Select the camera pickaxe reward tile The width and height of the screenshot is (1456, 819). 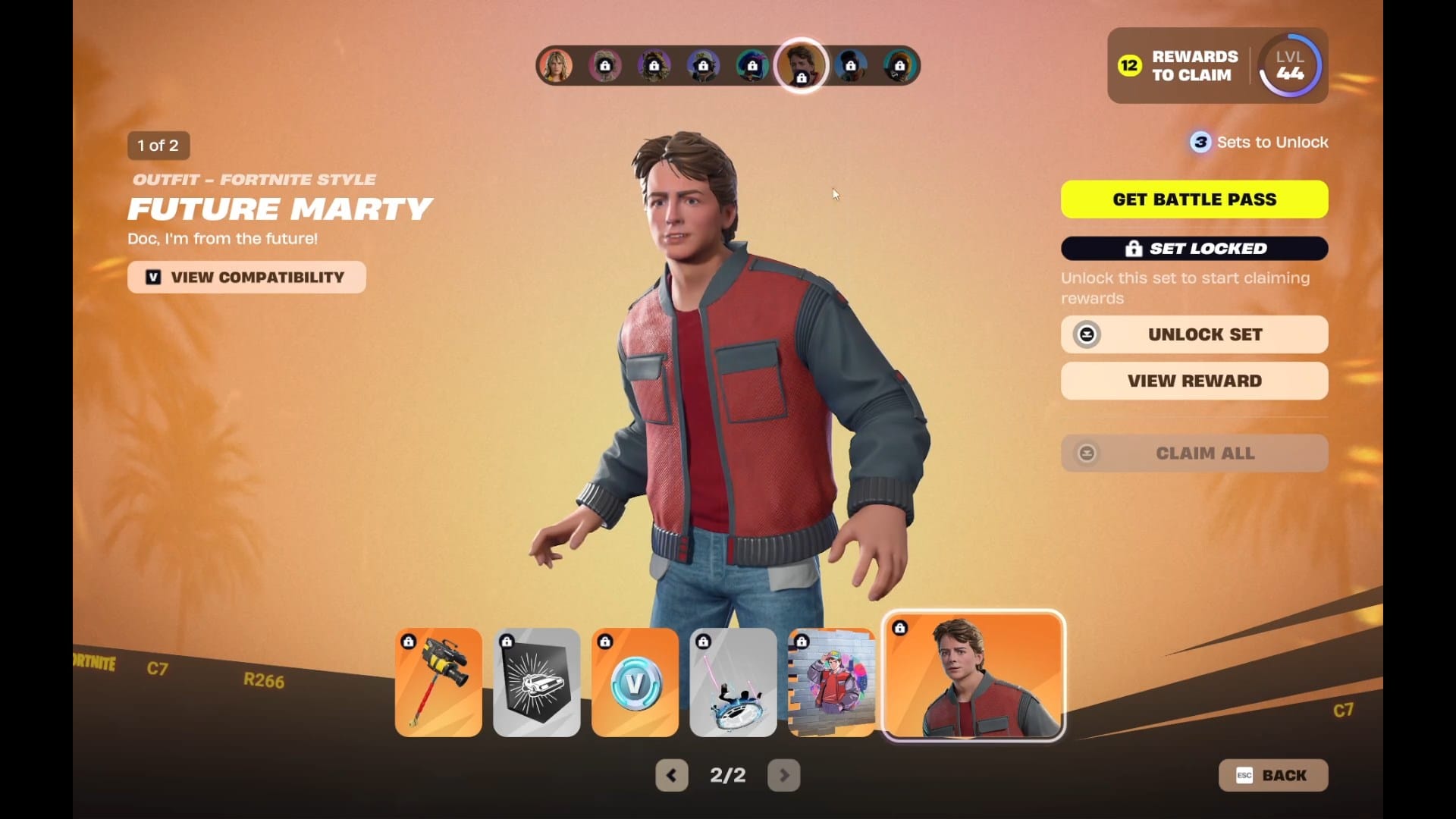[438, 682]
